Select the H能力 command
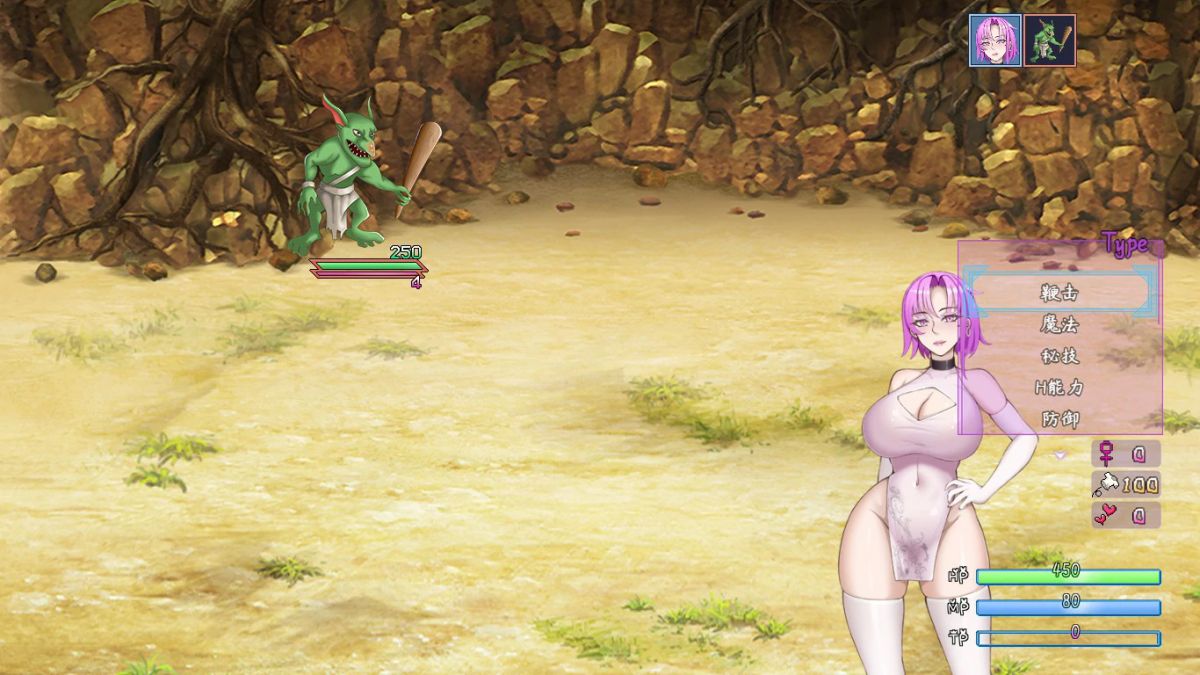This screenshot has height=675, width=1200. 1060,387
